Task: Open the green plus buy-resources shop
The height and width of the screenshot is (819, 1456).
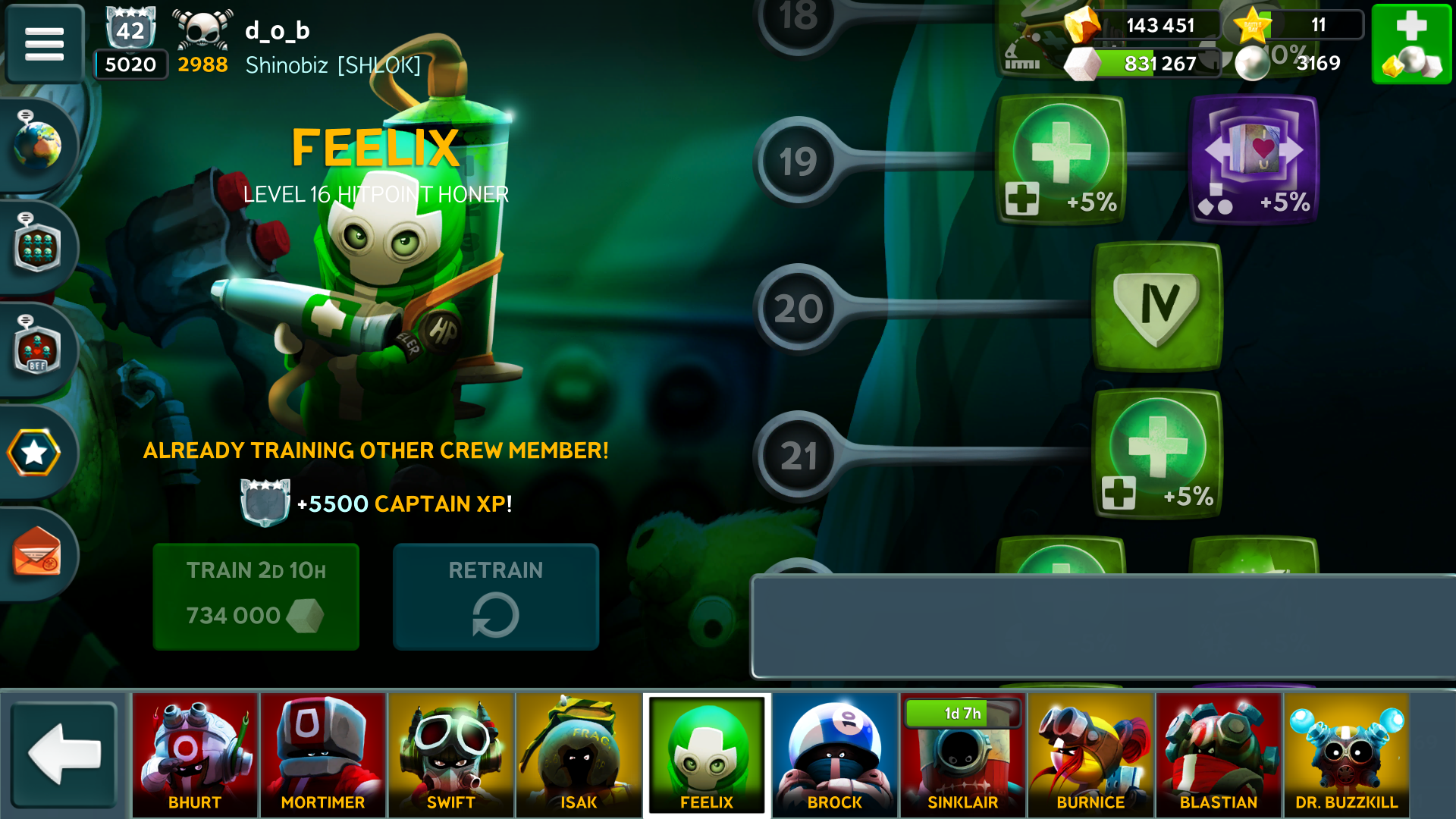Action: click(x=1411, y=43)
